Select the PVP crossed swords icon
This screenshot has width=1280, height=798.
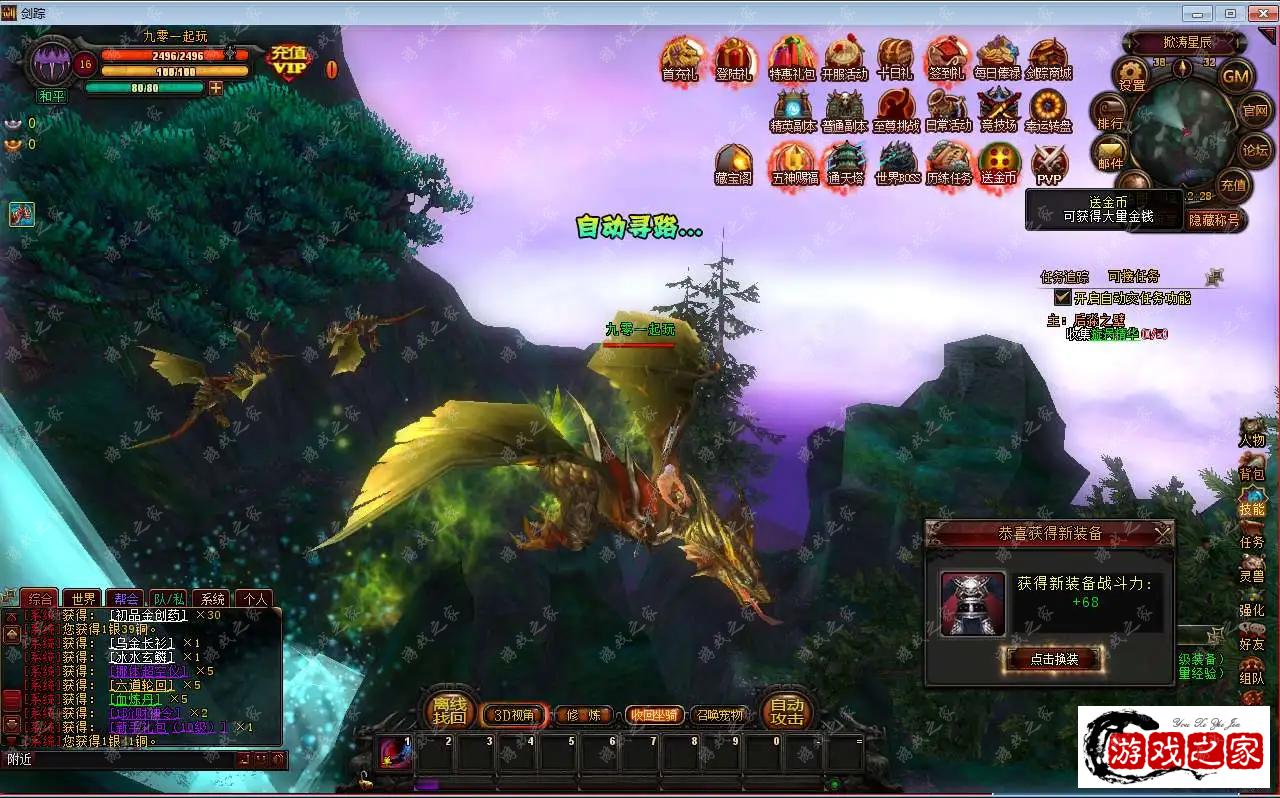pos(1049,163)
